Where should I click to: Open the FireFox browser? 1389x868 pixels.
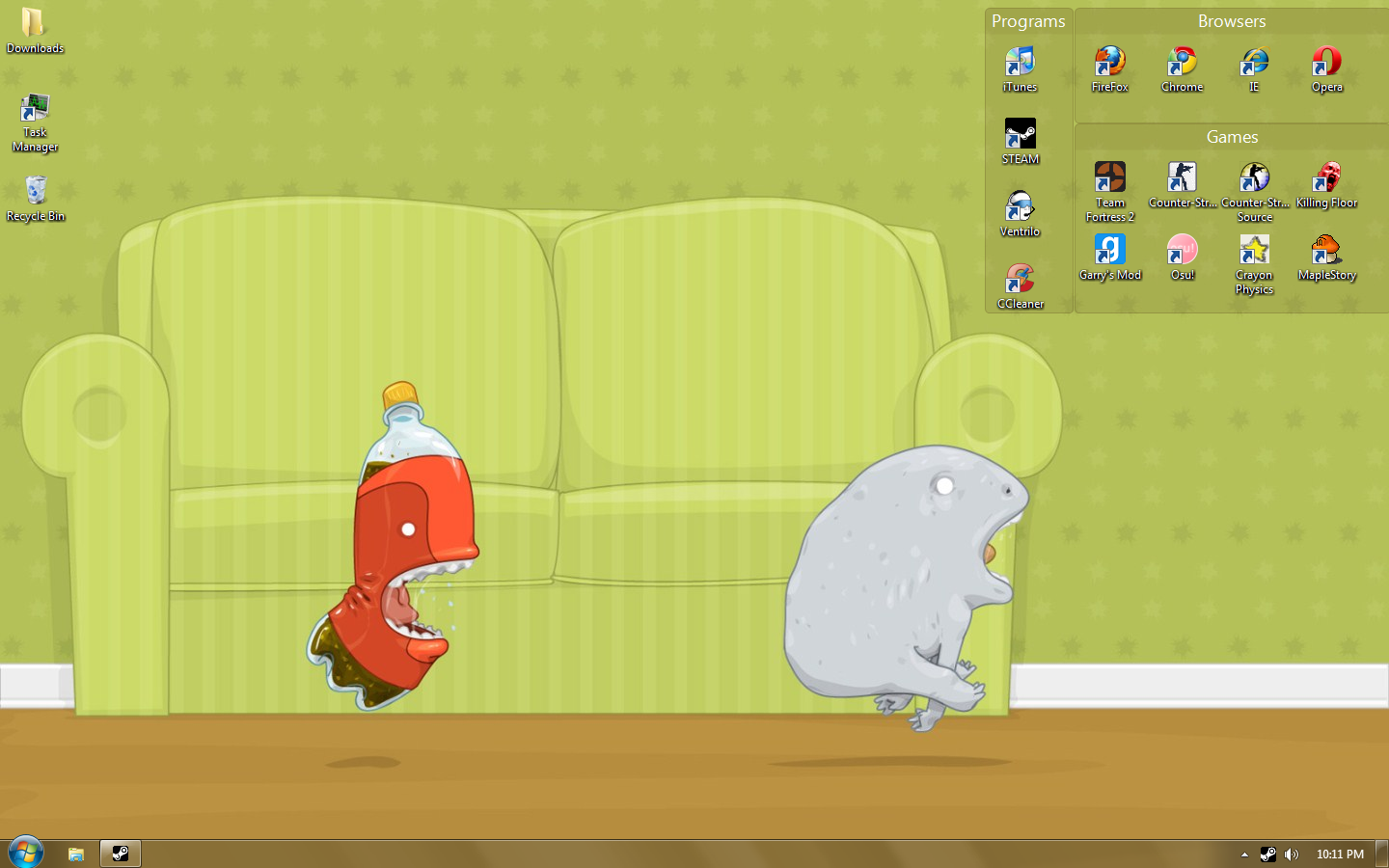click(1110, 62)
